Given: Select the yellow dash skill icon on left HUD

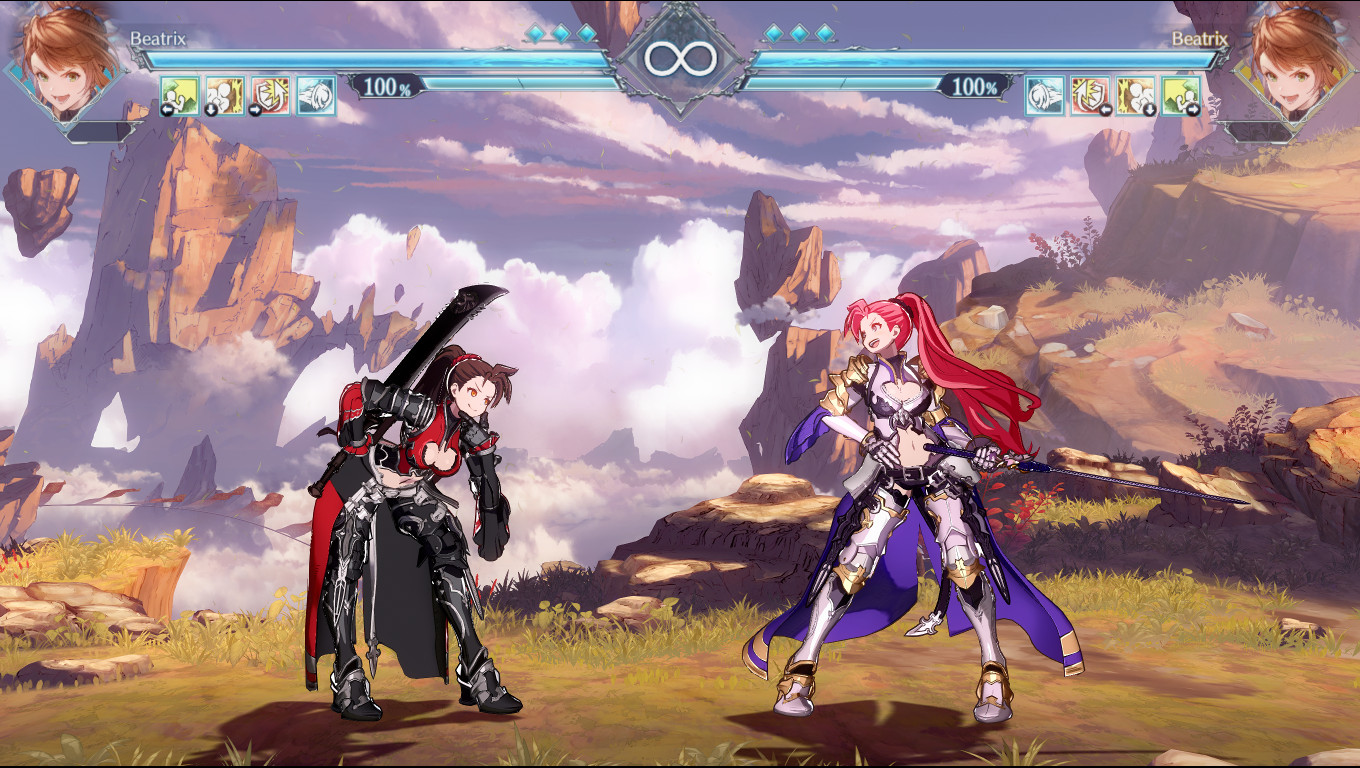Looking at the screenshot, I should 180,95.
